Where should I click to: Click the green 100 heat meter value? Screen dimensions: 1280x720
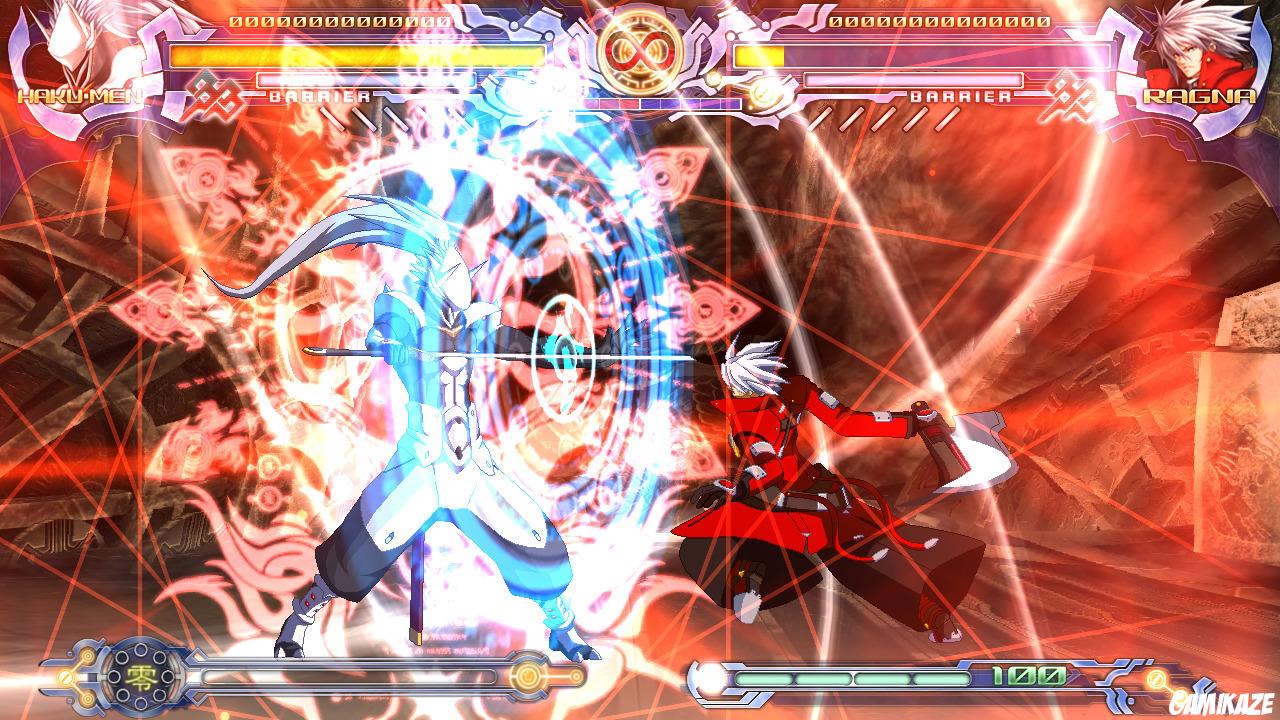click(x=1025, y=676)
